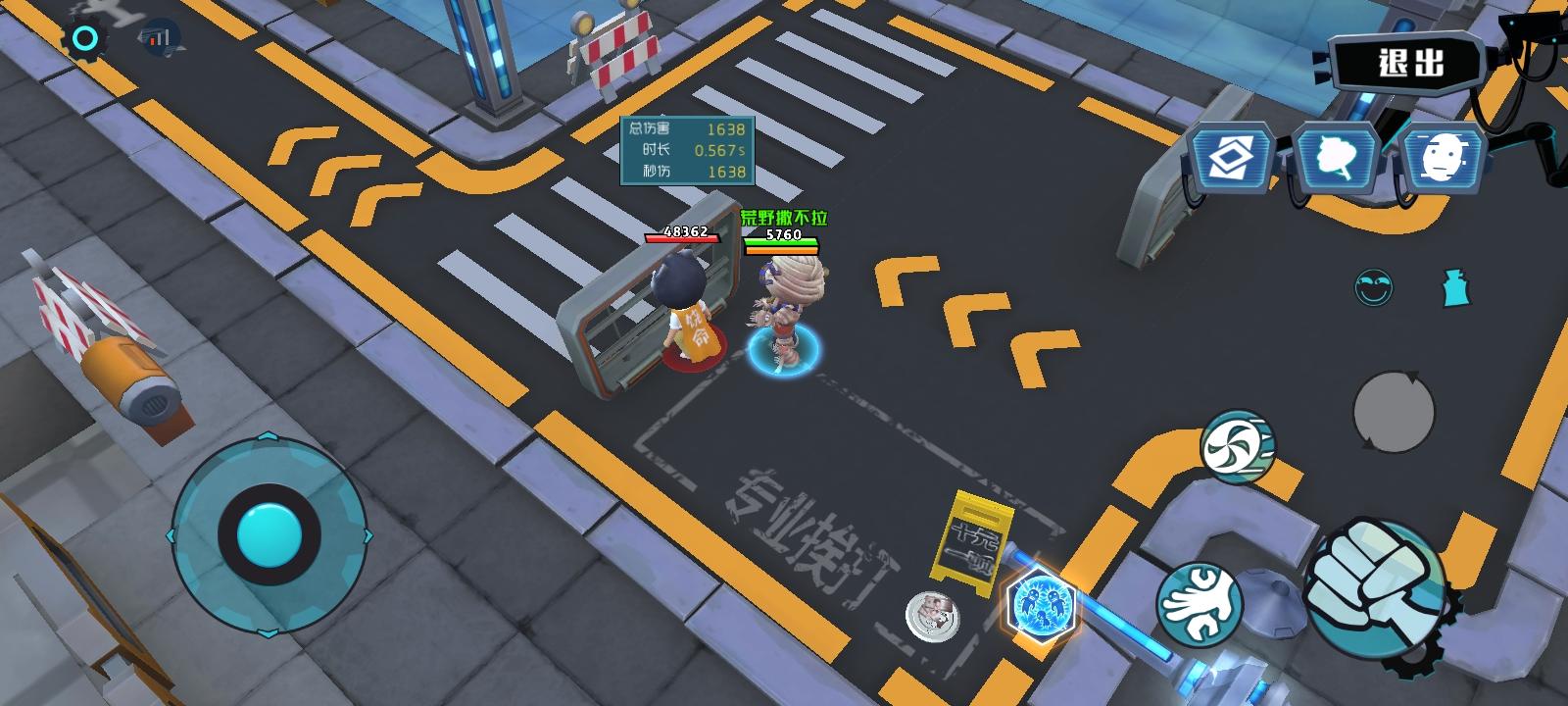Tap the smiley emote icon
The width and height of the screenshot is (1568, 706).
click(x=1372, y=285)
